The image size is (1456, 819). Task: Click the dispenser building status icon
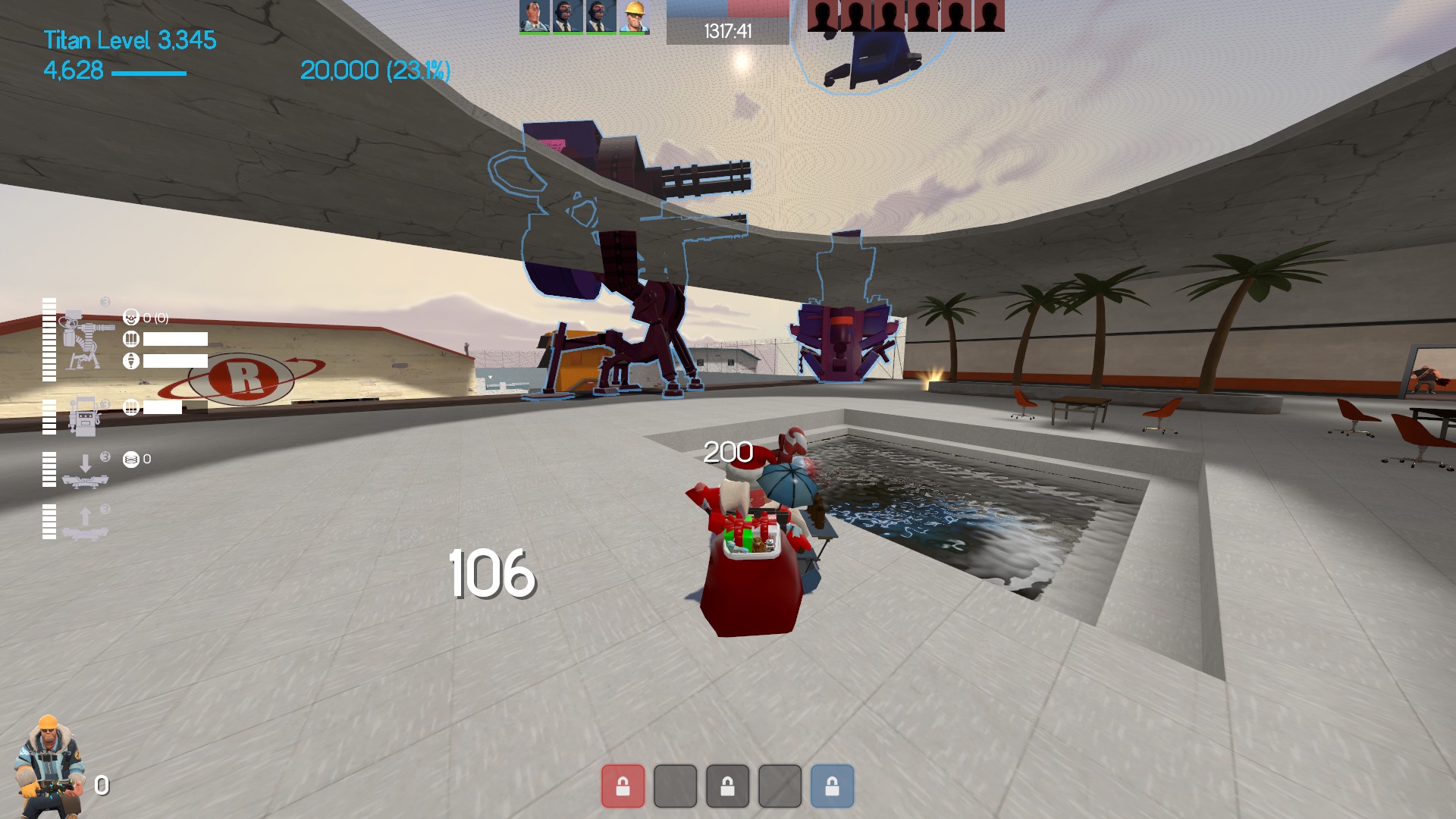83,416
